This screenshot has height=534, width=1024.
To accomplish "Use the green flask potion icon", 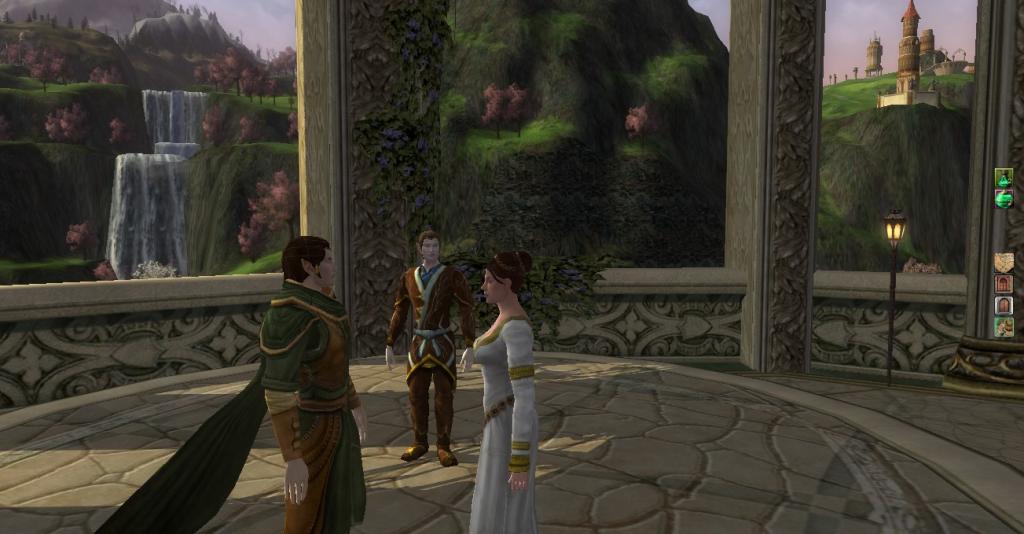I will (x=1004, y=178).
